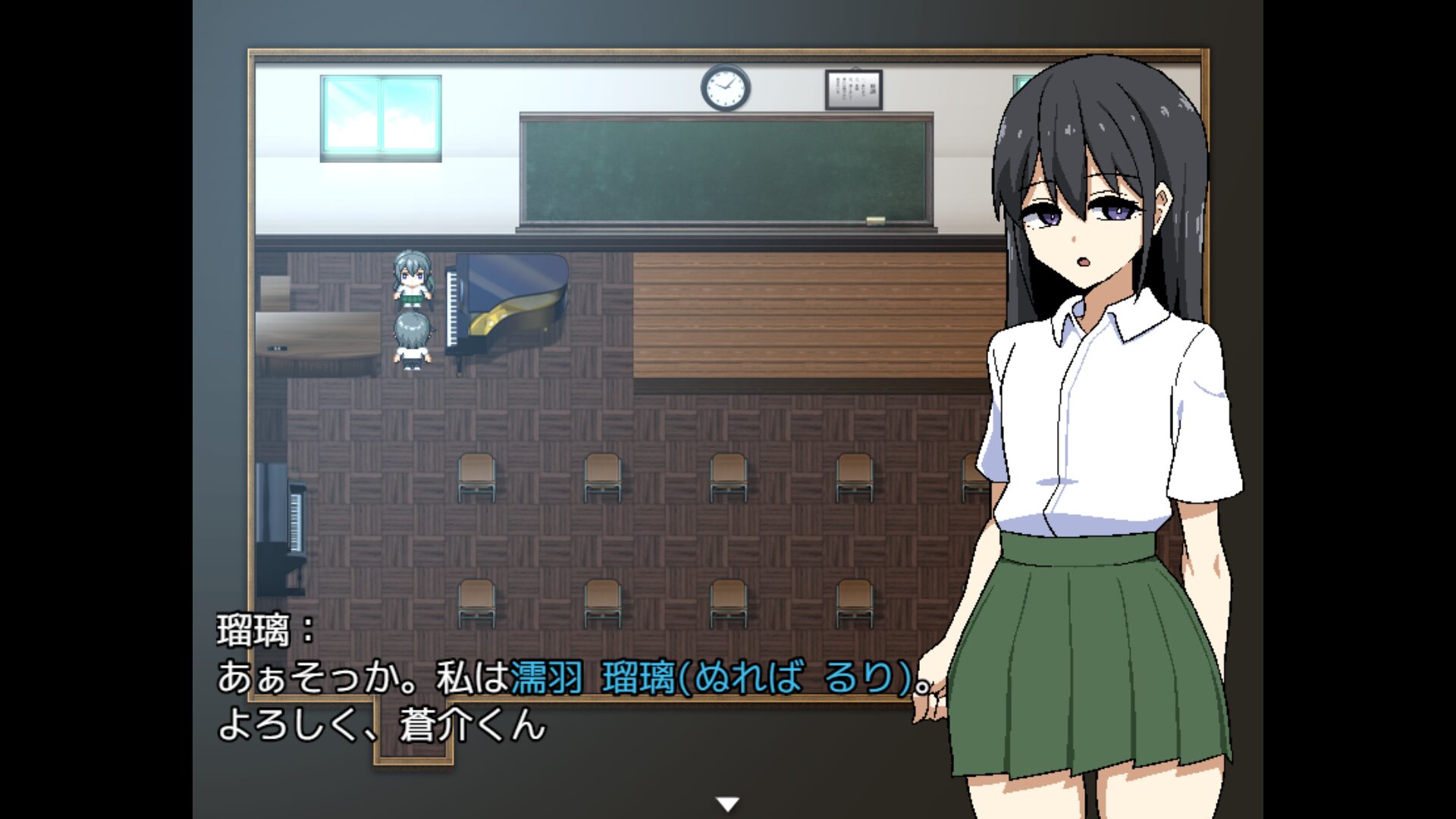
Task: Advance dialogue with the white down arrow
Action: pos(728,805)
